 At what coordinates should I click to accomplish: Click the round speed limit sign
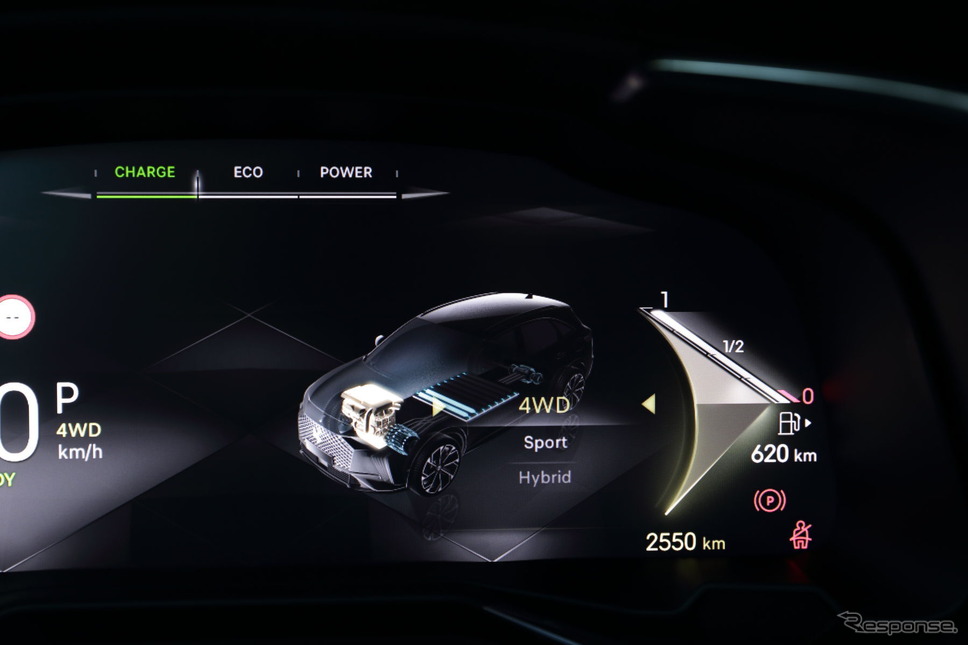point(14,317)
